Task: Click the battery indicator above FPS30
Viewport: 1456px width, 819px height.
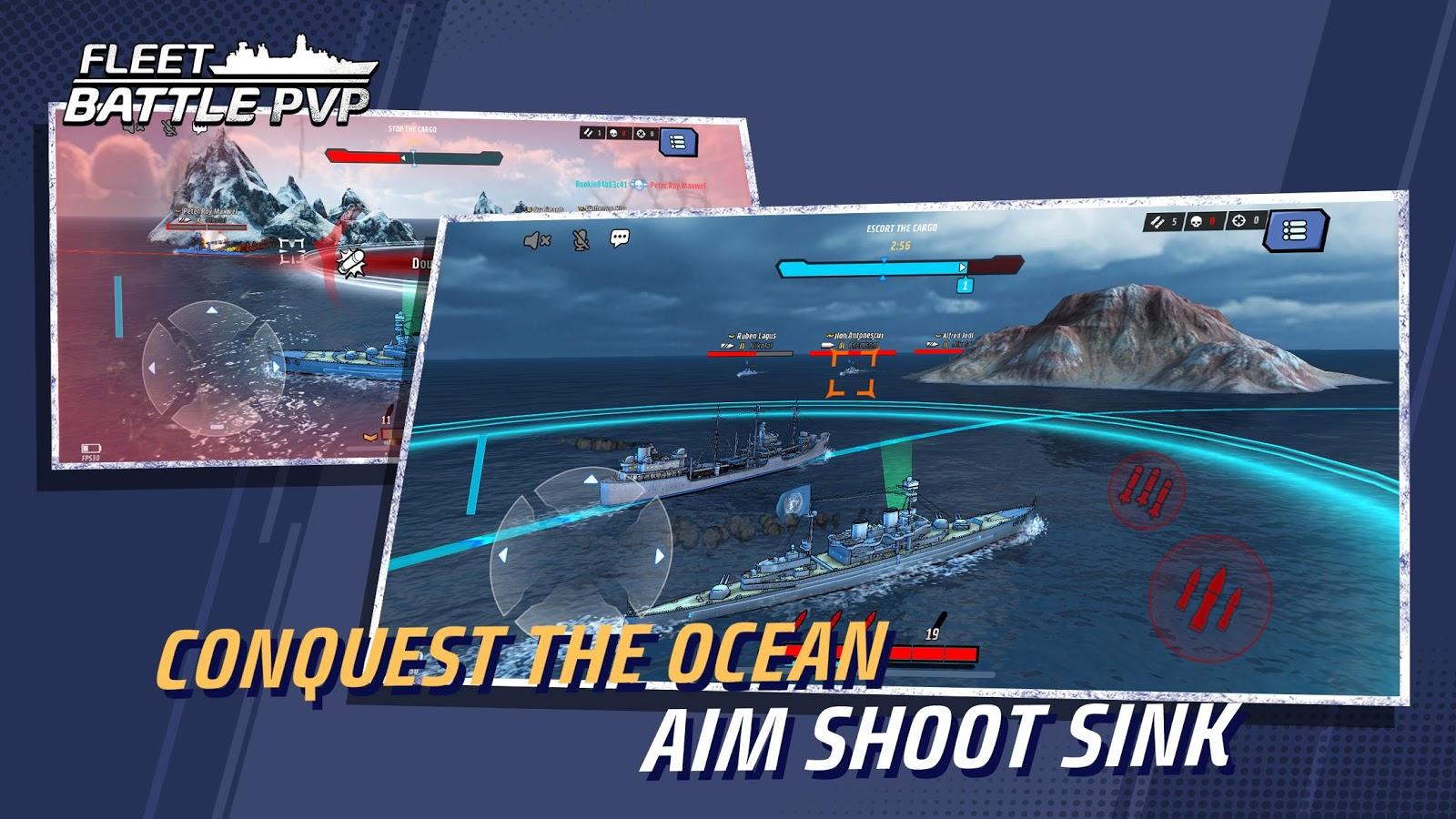Action: (x=92, y=448)
